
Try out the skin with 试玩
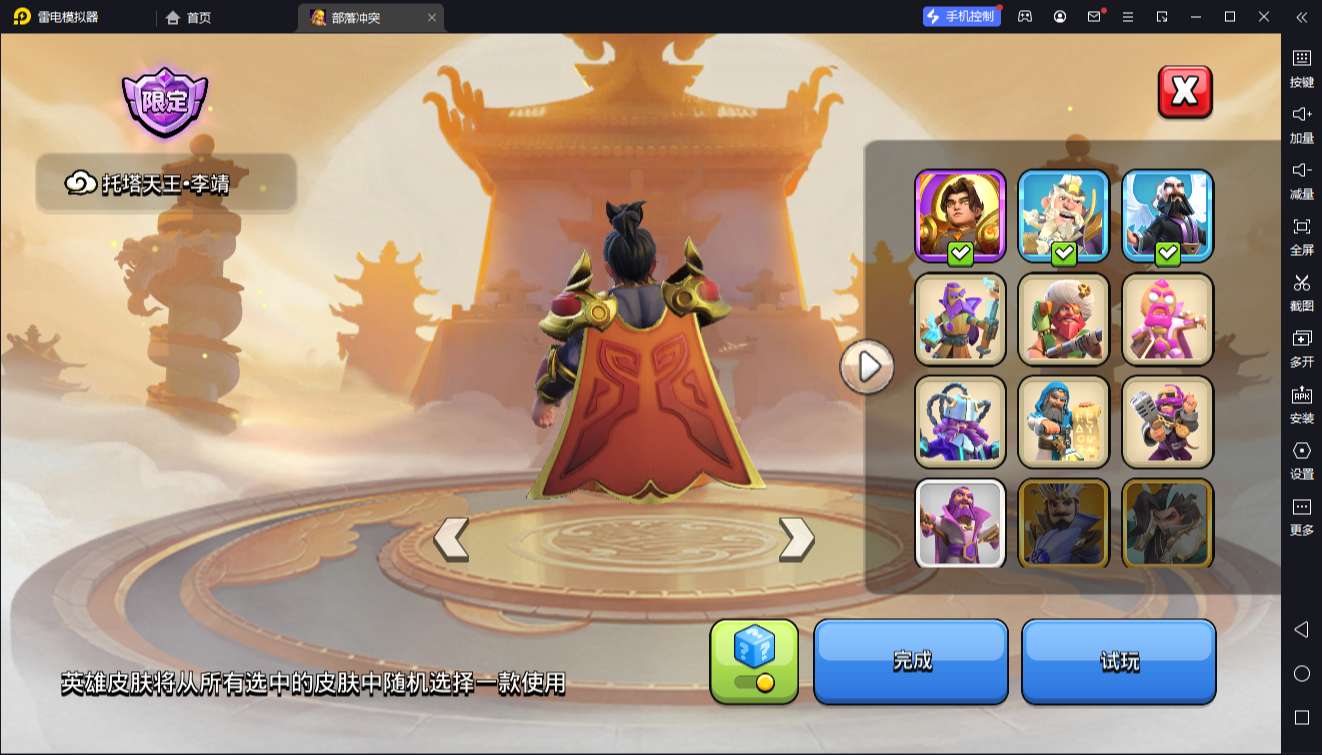point(1118,661)
